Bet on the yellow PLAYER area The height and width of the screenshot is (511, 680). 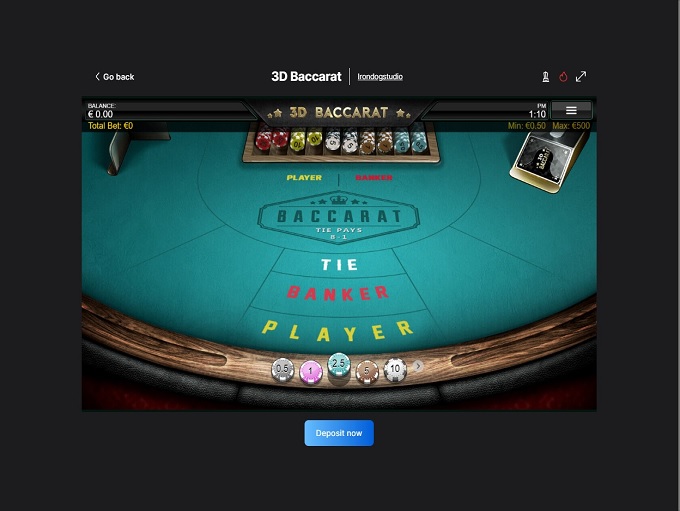click(338, 328)
